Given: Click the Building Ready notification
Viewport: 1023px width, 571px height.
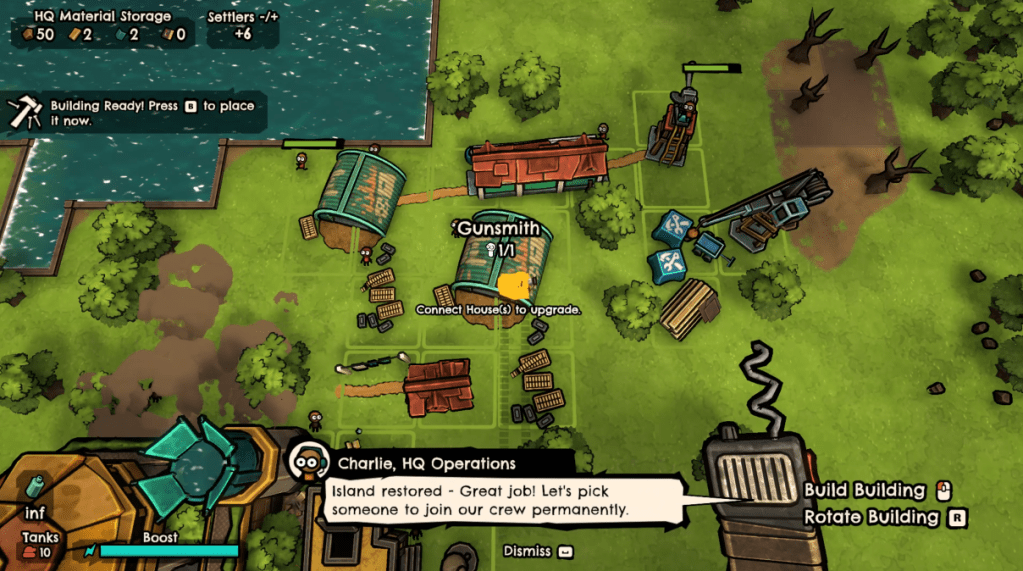Looking at the screenshot, I should point(136,112).
